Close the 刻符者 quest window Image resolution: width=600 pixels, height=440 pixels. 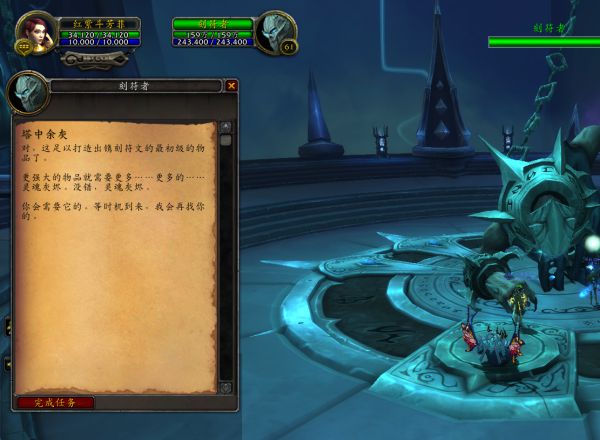(x=232, y=86)
